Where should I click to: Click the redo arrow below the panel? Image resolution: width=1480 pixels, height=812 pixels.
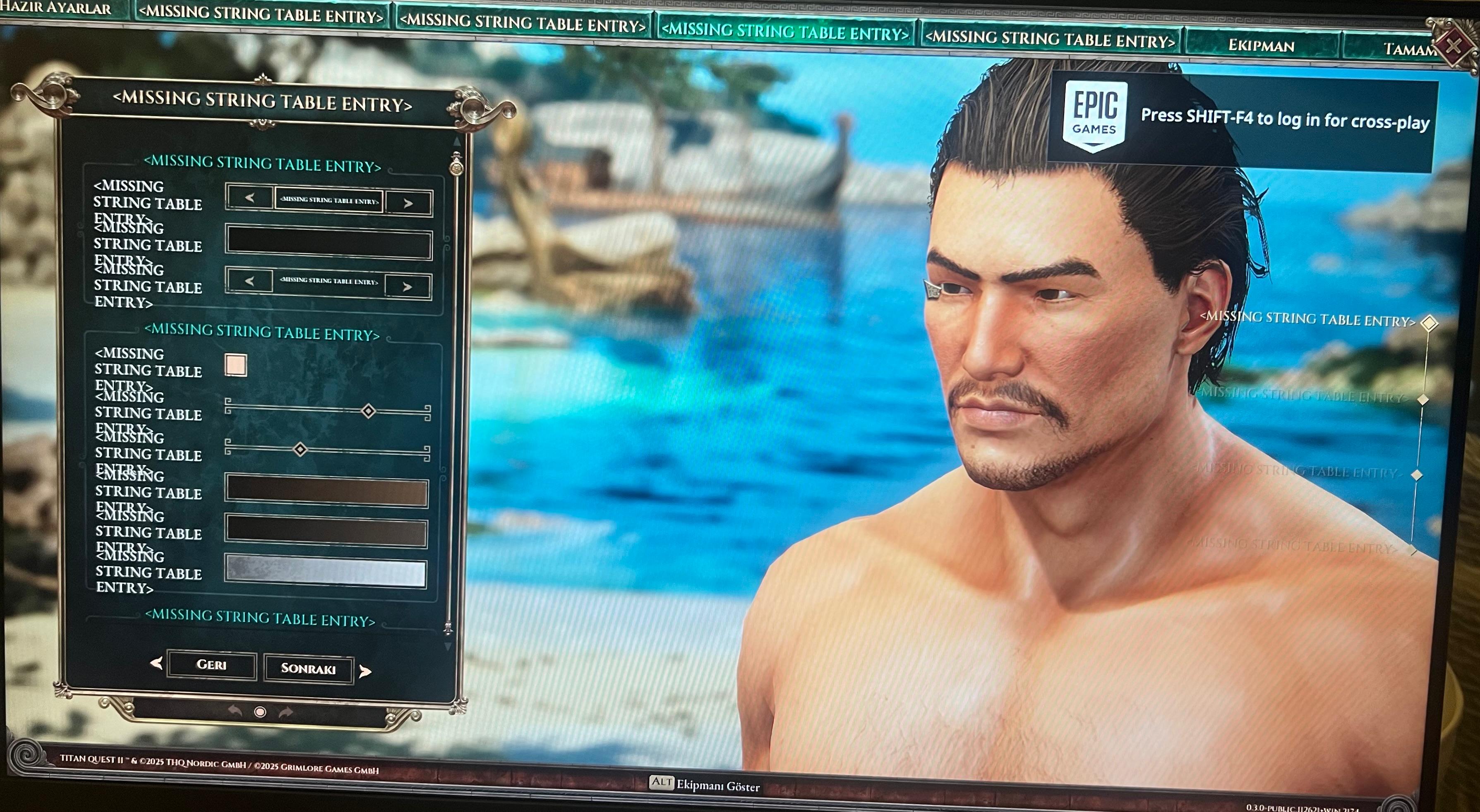coord(285,713)
